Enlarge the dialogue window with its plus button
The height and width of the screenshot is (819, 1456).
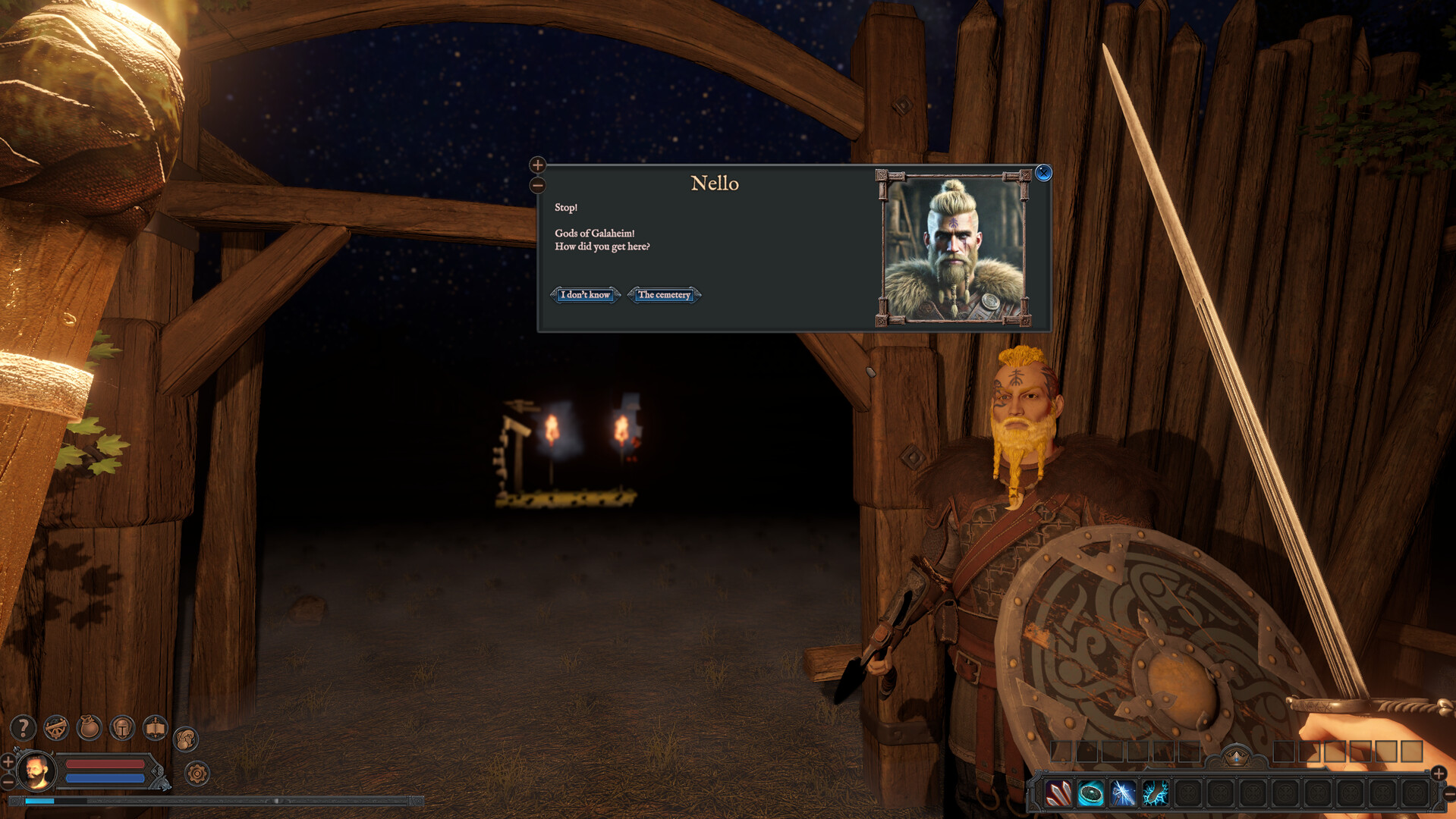coord(538,165)
